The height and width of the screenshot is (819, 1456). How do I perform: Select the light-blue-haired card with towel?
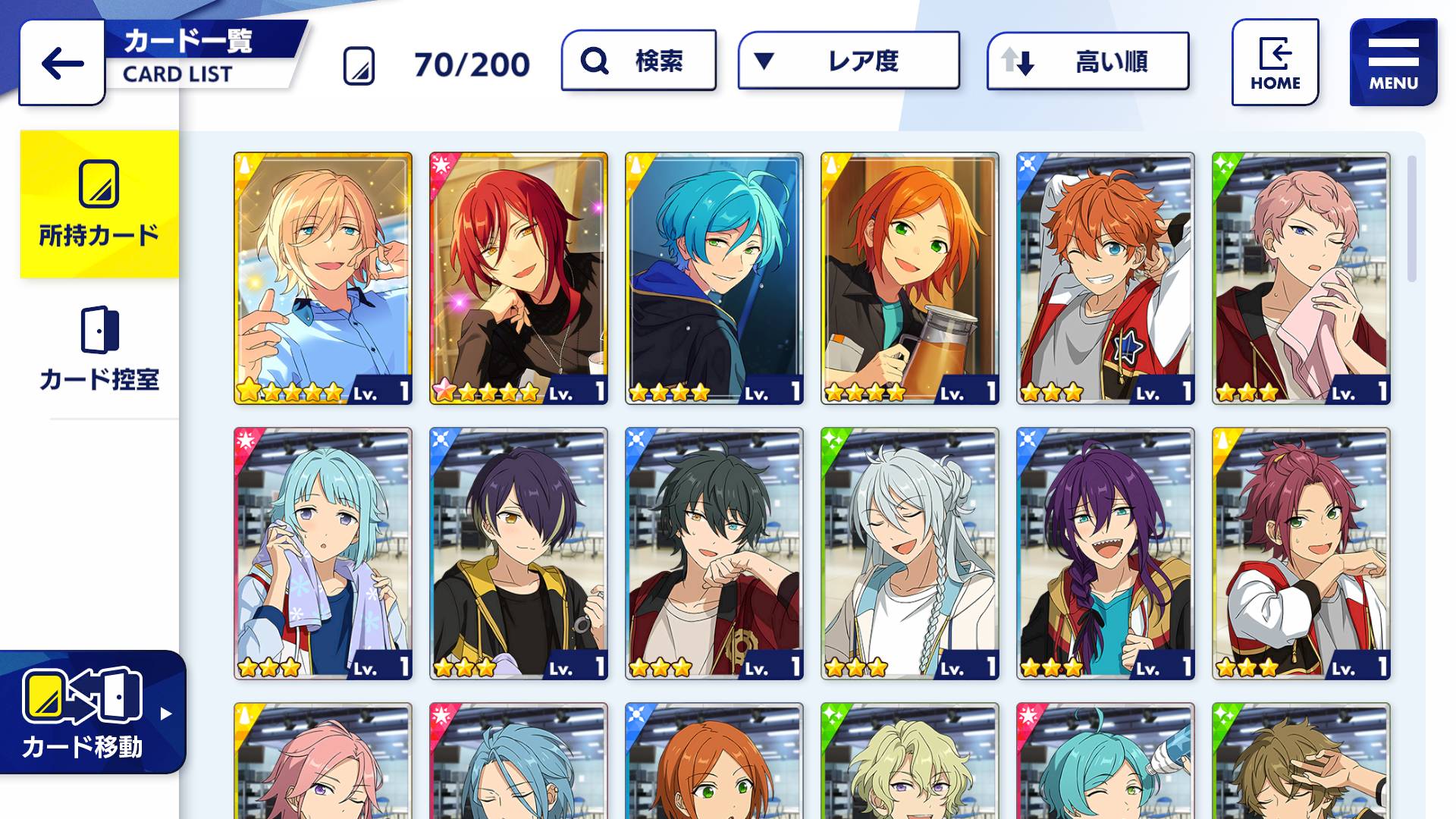323,554
